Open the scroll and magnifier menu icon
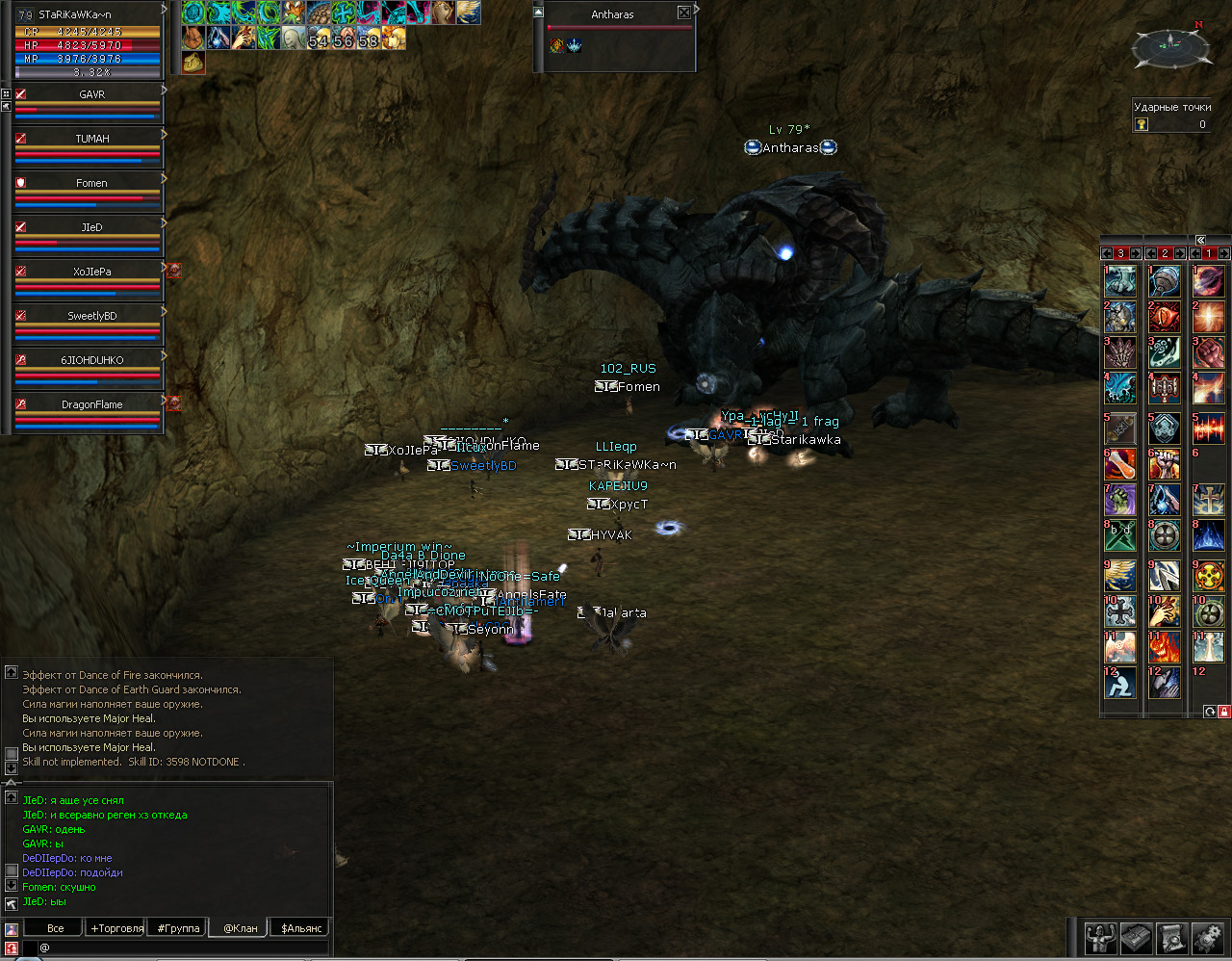 (1172, 937)
